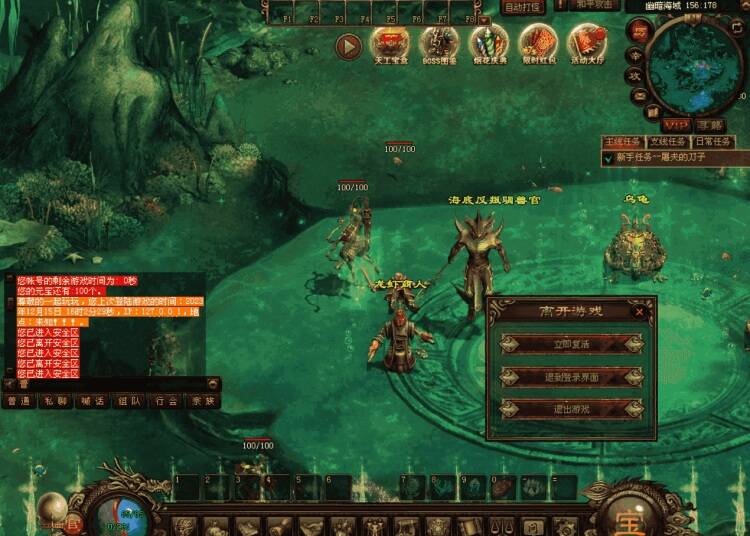750x536 pixels.
Task: Open the 活动大厅 activity hall icon
Action: click(586, 43)
